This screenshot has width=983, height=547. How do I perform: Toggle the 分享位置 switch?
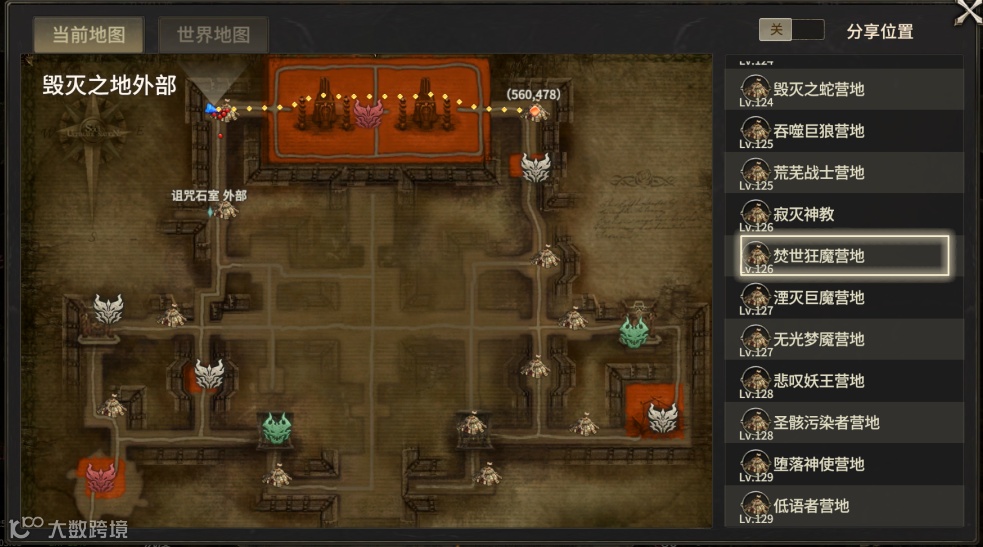(x=791, y=30)
